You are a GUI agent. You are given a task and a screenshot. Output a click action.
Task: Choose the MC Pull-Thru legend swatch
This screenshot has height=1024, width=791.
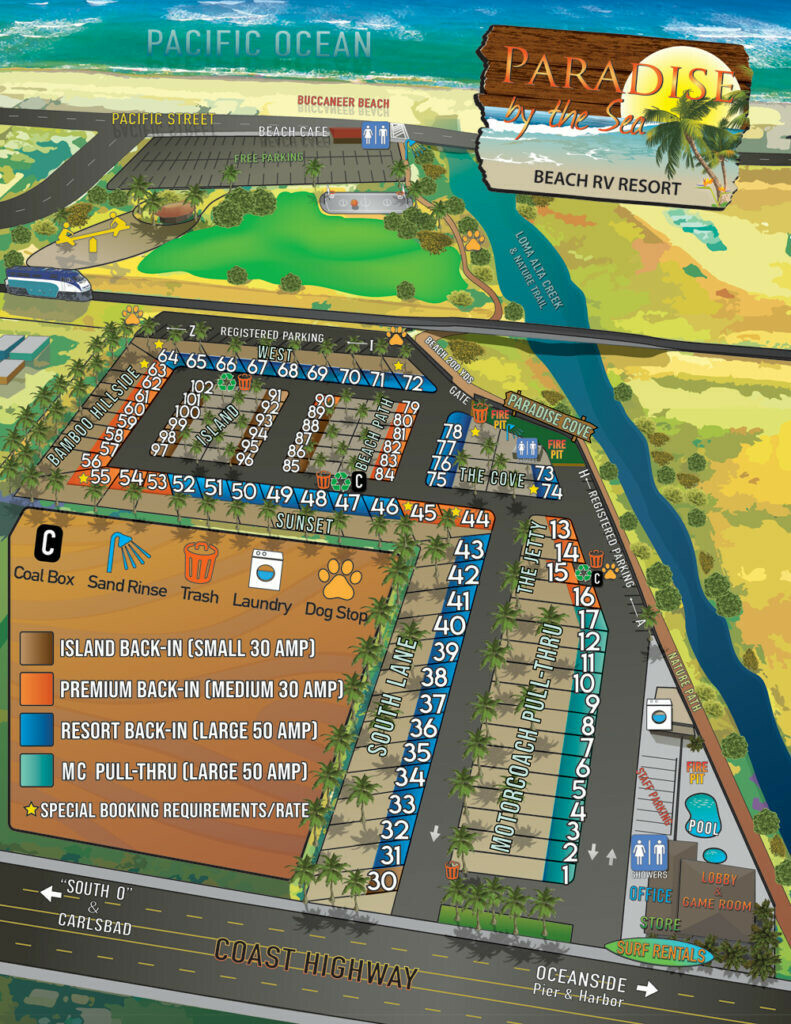tap(36, 769)
